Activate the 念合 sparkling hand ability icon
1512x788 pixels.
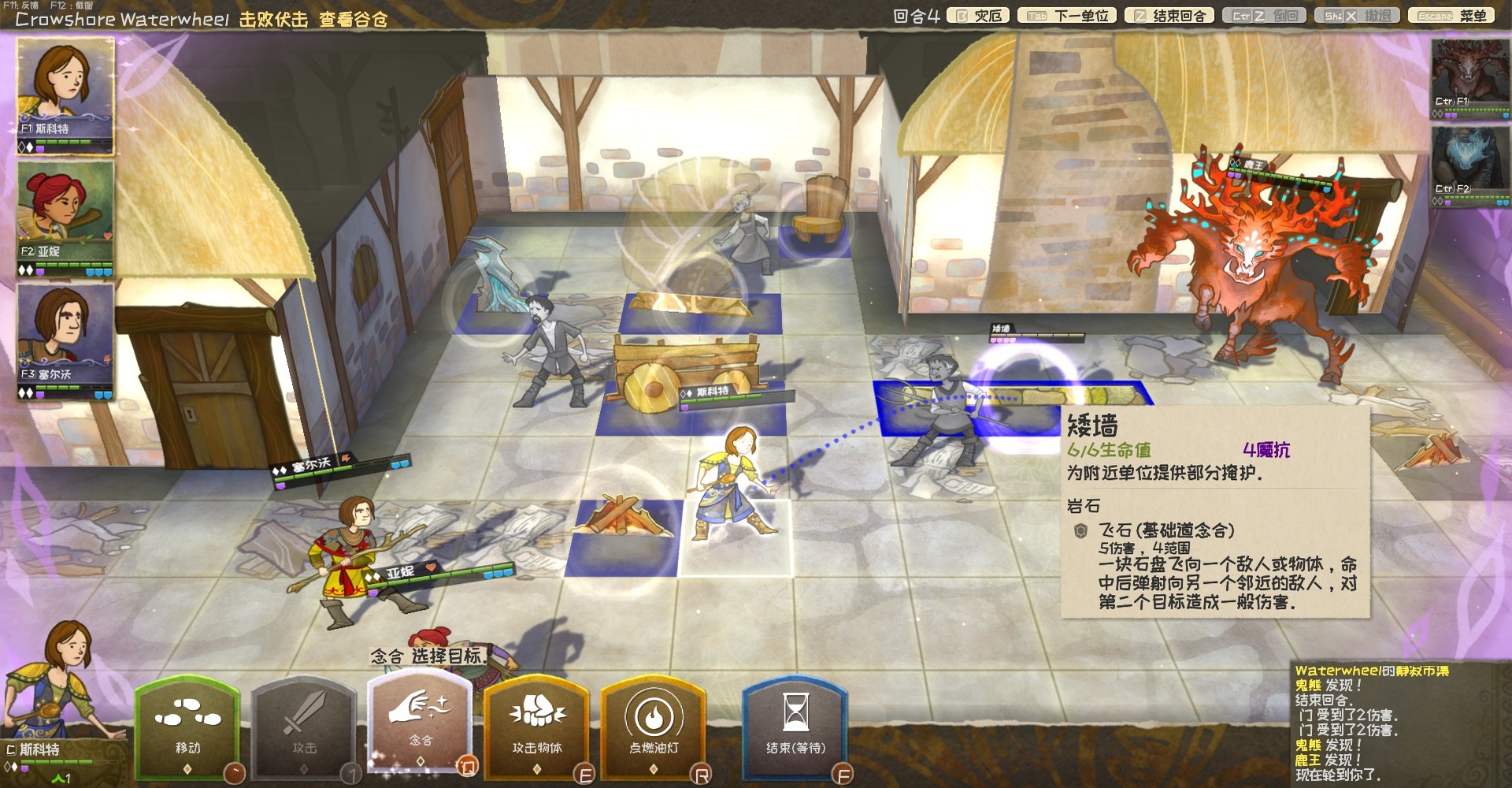point(420,725)
